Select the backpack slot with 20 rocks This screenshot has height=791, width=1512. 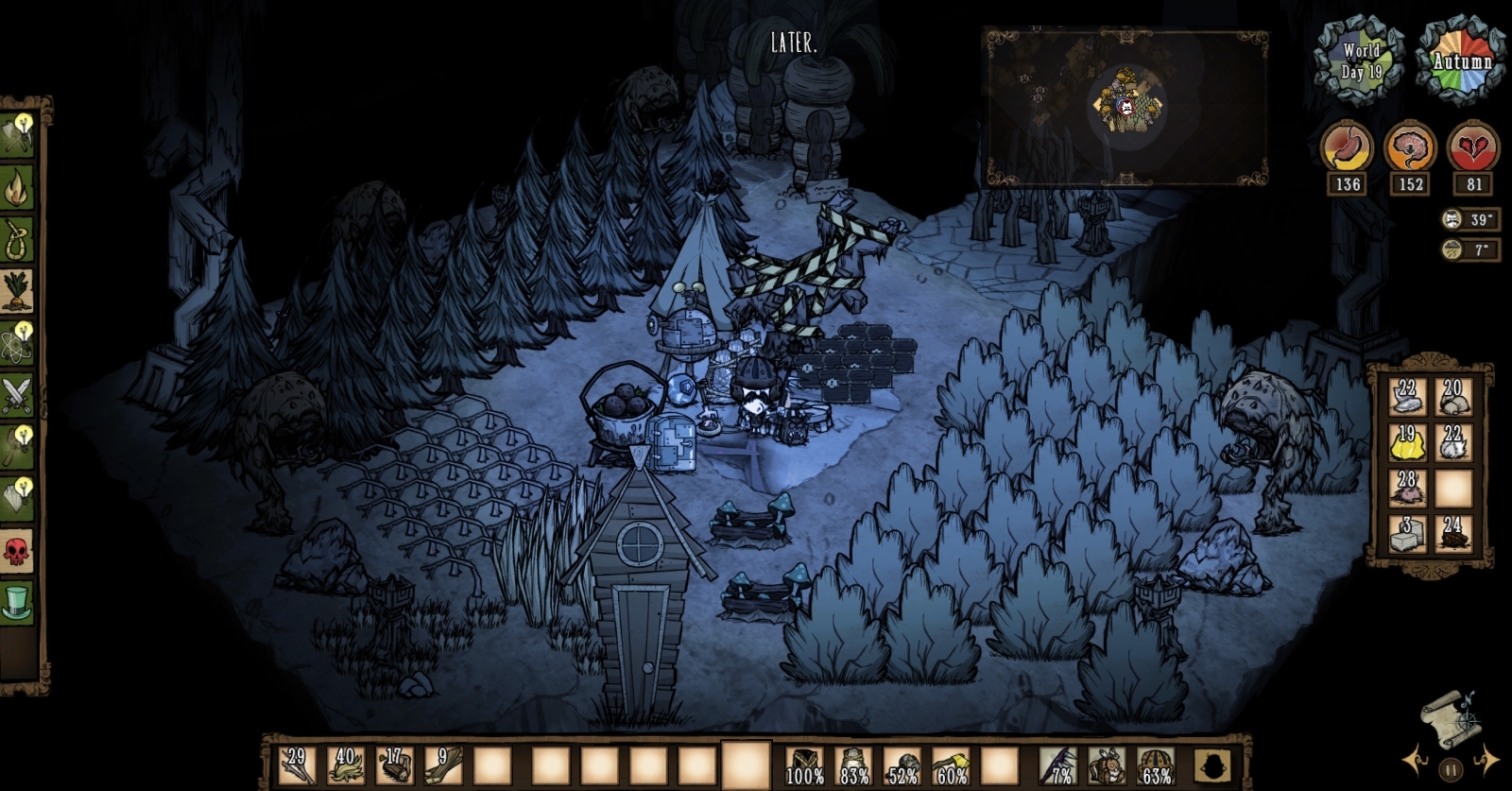tap(1452, 397)
